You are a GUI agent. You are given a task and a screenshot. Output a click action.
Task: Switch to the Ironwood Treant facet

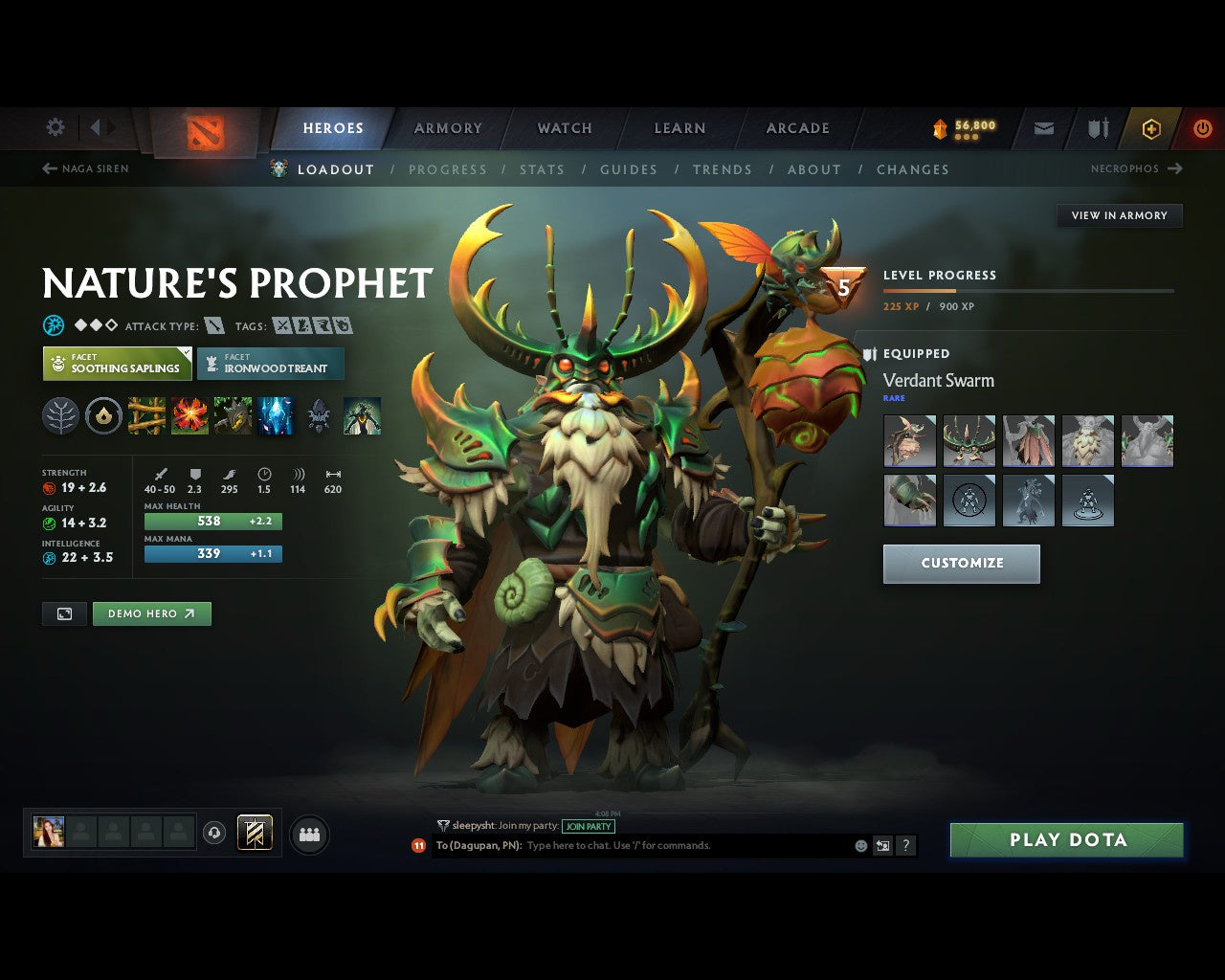point(271,364)
